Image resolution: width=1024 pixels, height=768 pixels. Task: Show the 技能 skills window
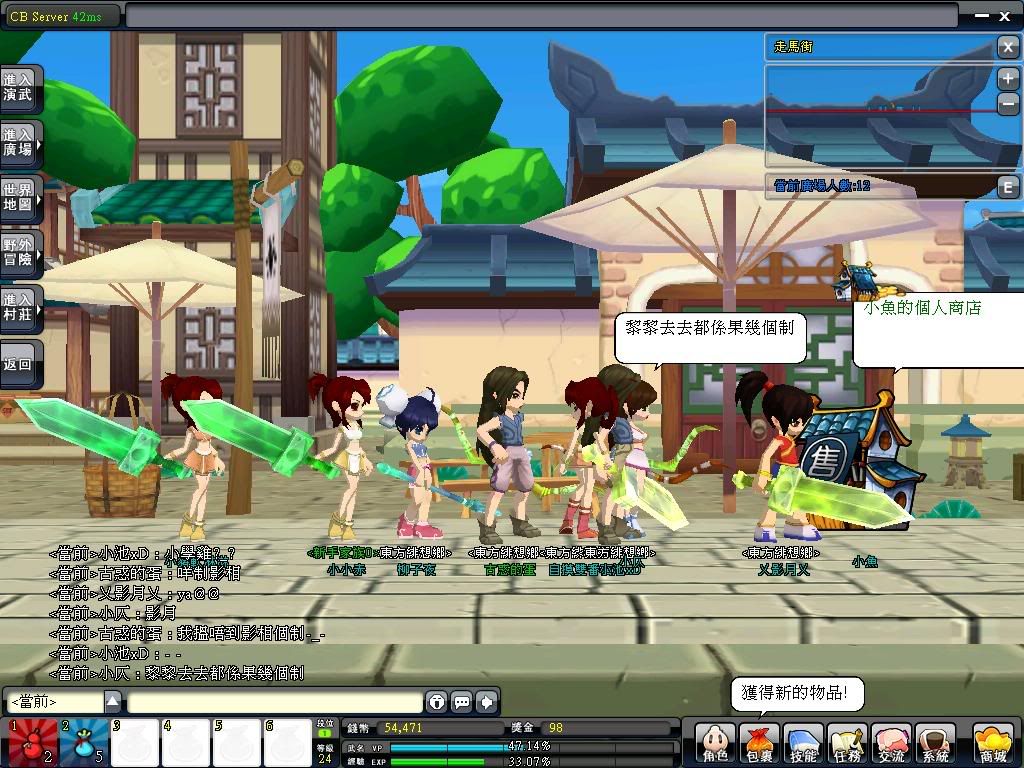(x=803, y=745)
